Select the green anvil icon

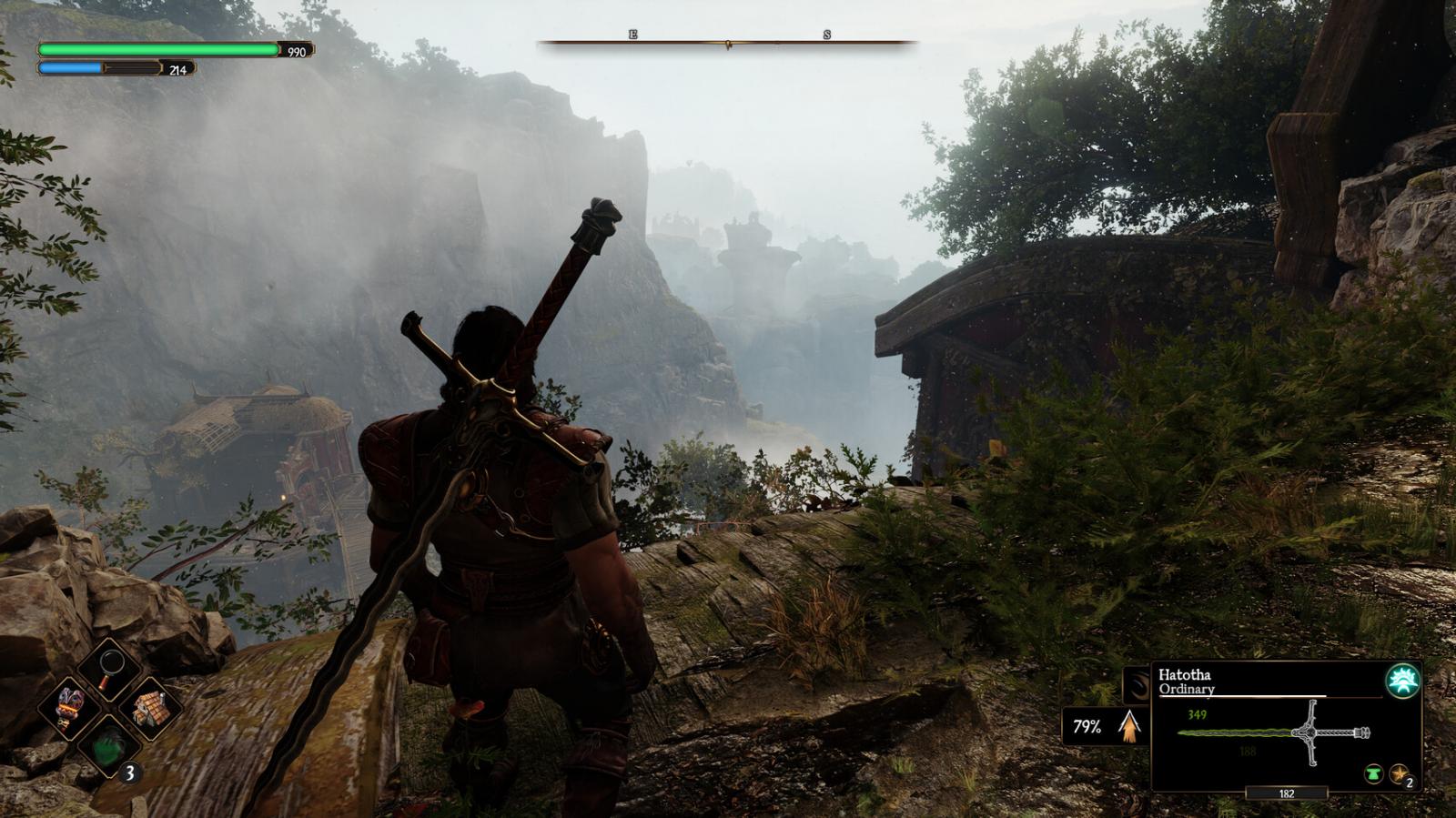click(1372, 774)
